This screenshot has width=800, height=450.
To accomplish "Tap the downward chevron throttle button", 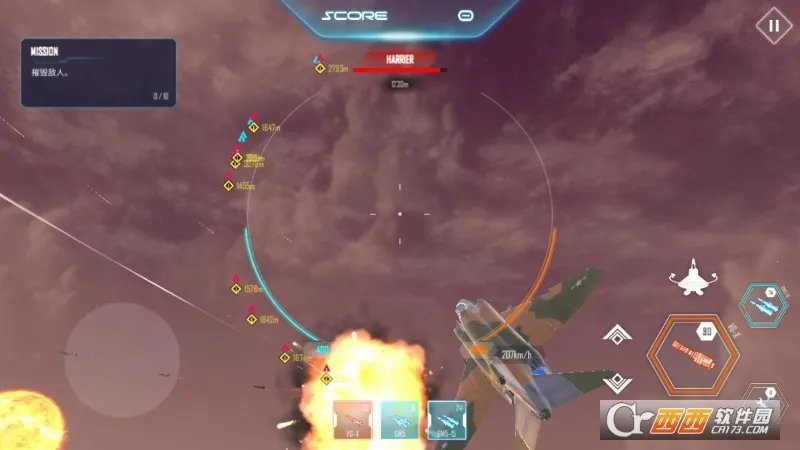I will point(618,381).
